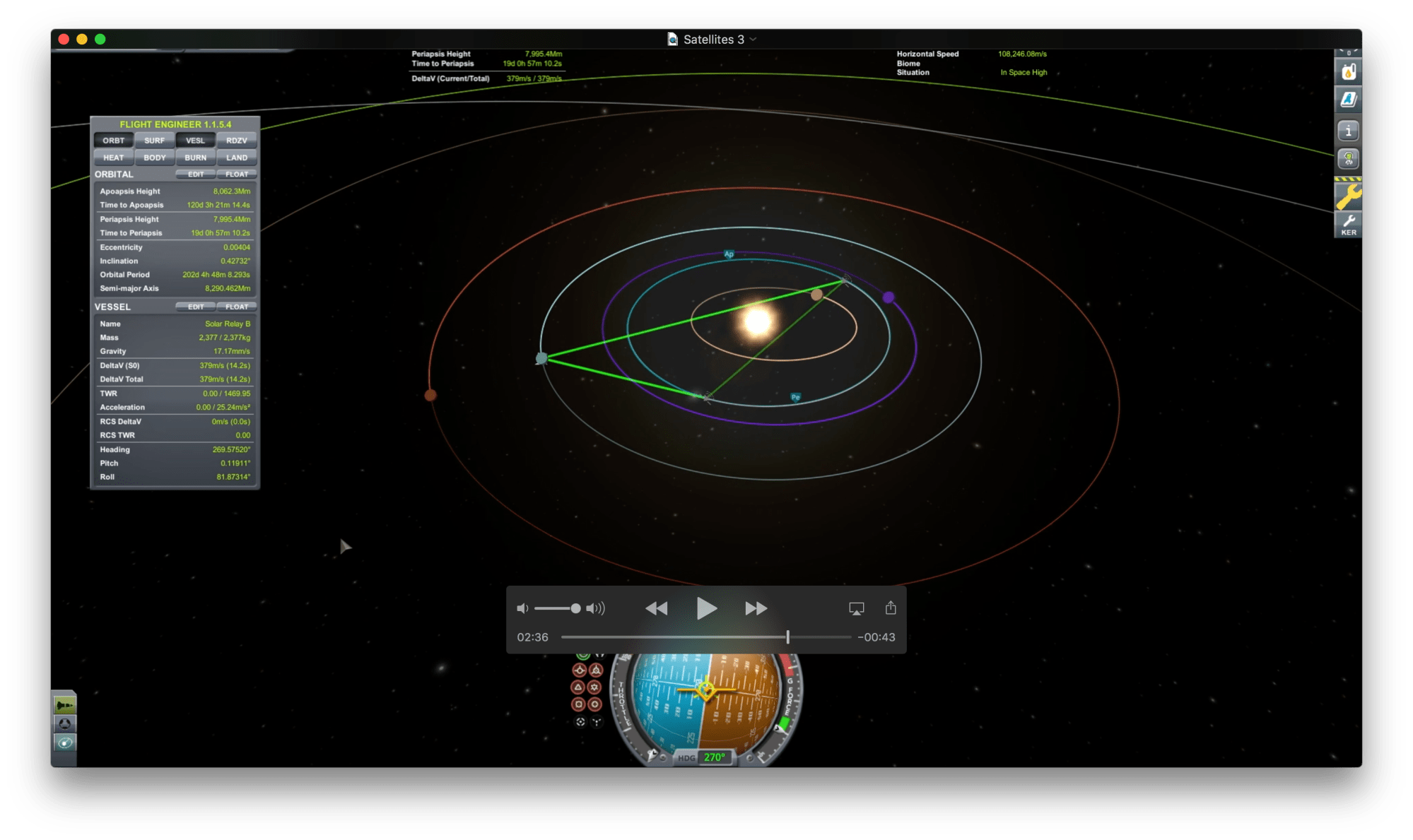Screen dimensions: 1413x840
Task: Close the window with the red button
Action: click(64, 40)
